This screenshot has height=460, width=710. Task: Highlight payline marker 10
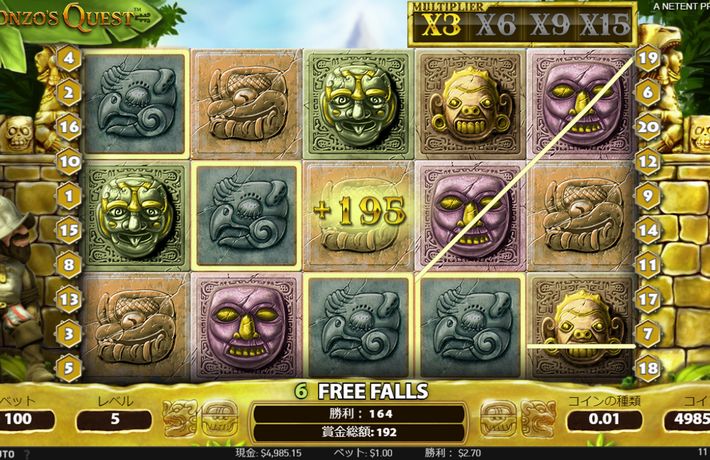(x=69, y=161)
